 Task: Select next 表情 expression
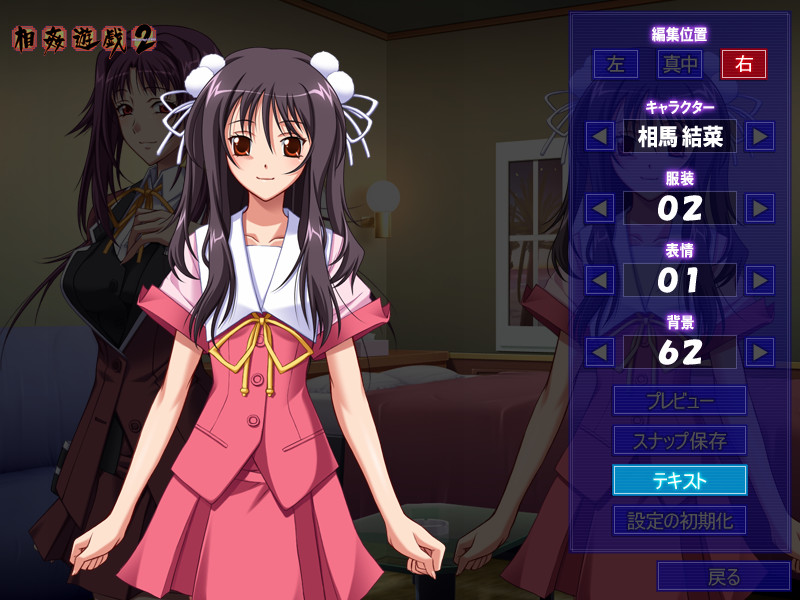coord(760,280)
